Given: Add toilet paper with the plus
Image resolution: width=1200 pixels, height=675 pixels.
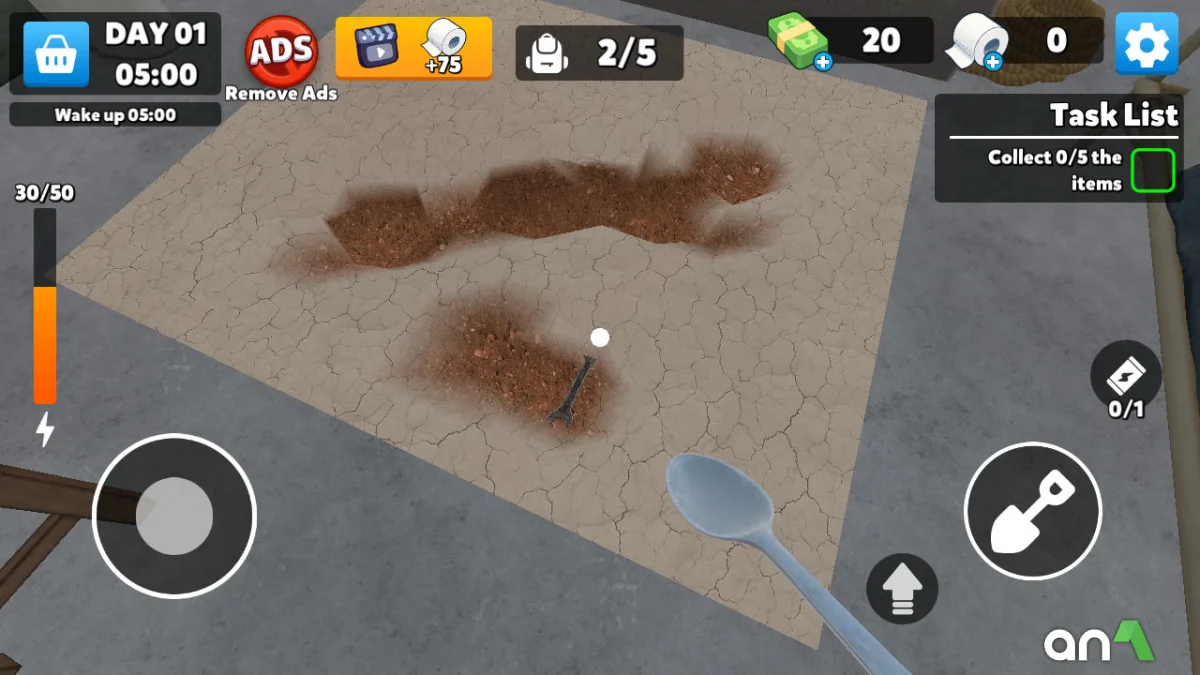Looking at the screenshot, I should pos(992,63).
